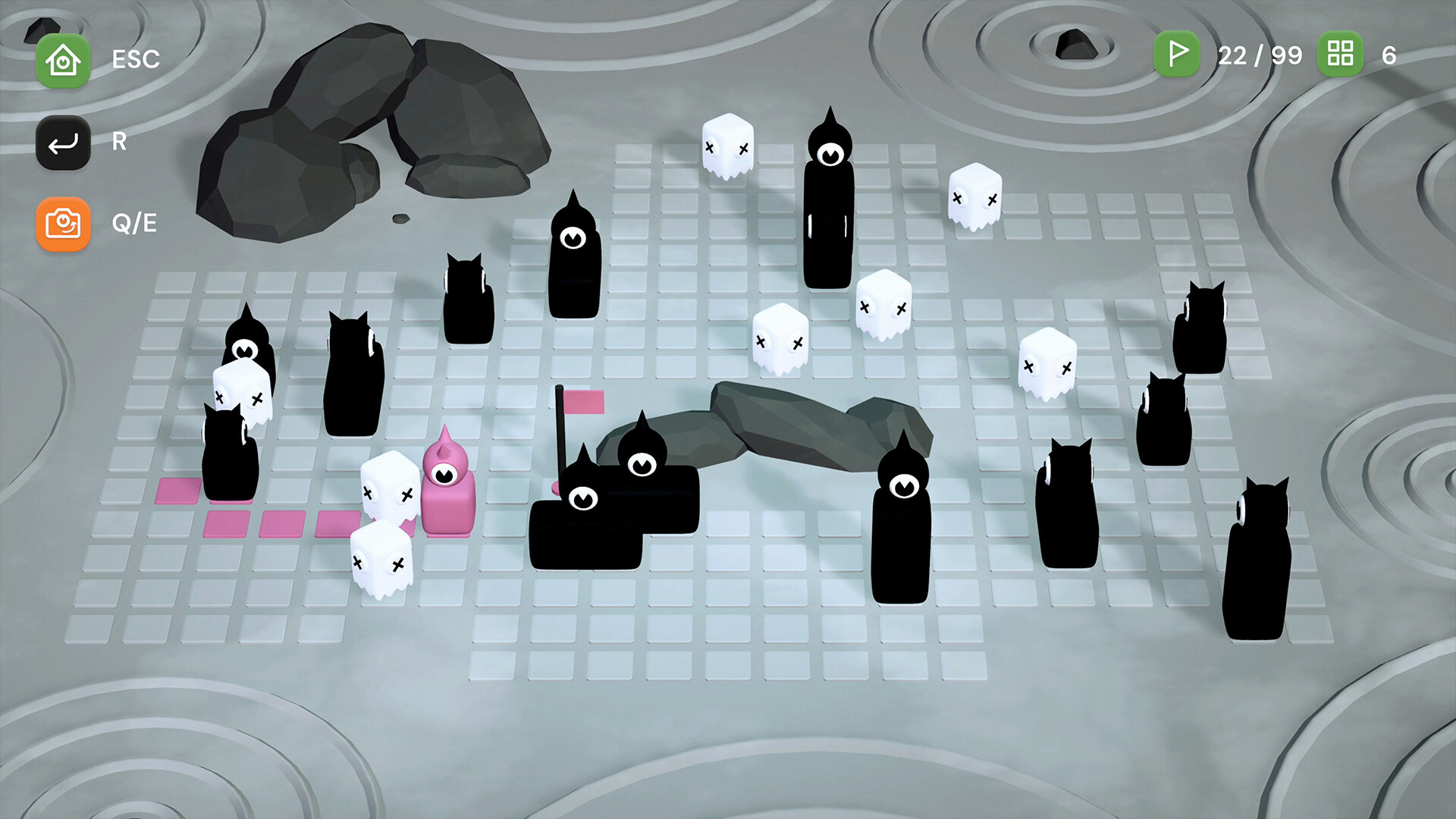Open the orange camera rotation Q/E icon
The width and height of the screenshot is (1456, 819).
coord(63,224)
